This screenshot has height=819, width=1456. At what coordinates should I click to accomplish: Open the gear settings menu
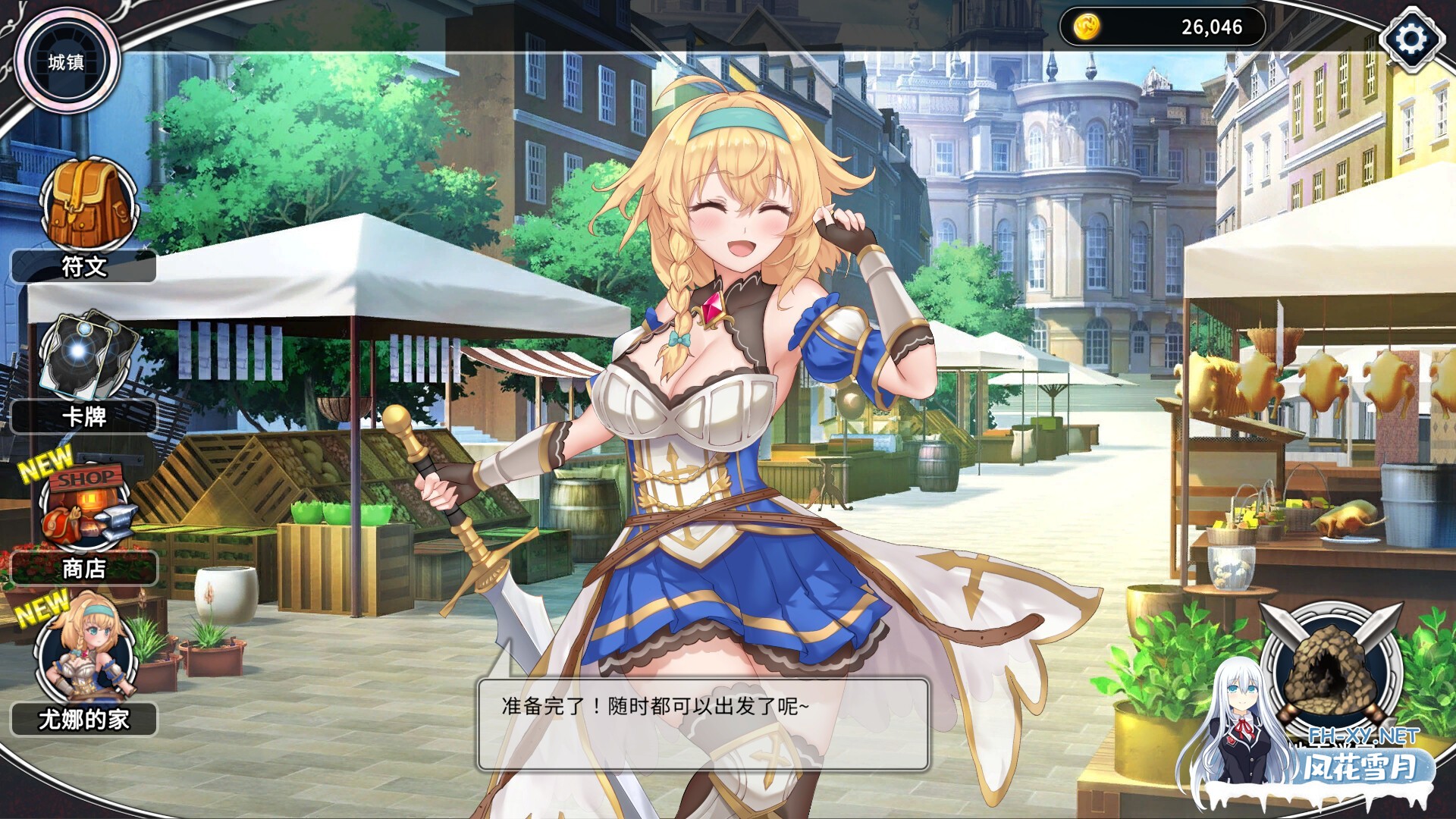pos(1410,38)
